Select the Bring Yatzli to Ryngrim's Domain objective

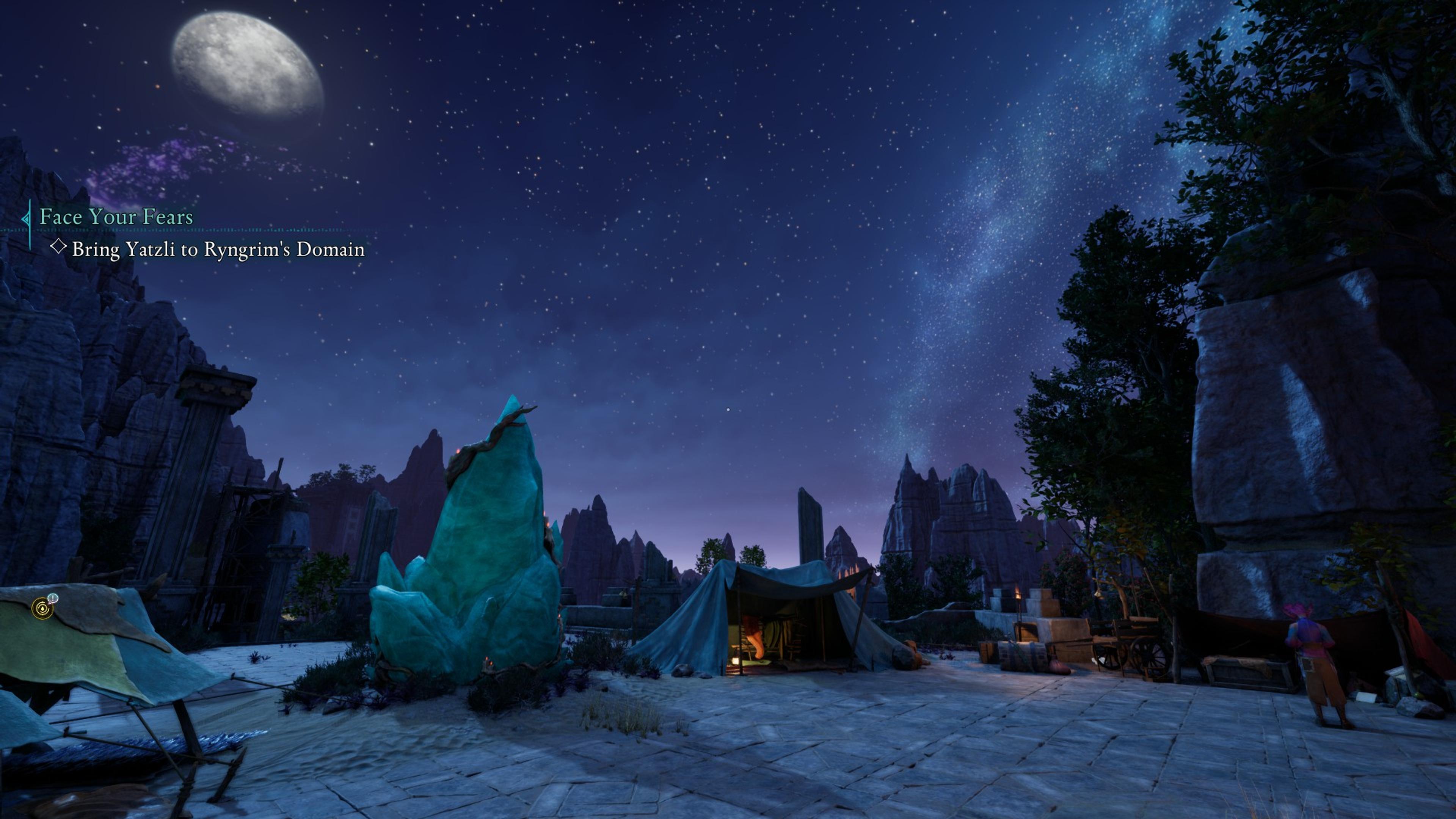click(218, 249)
